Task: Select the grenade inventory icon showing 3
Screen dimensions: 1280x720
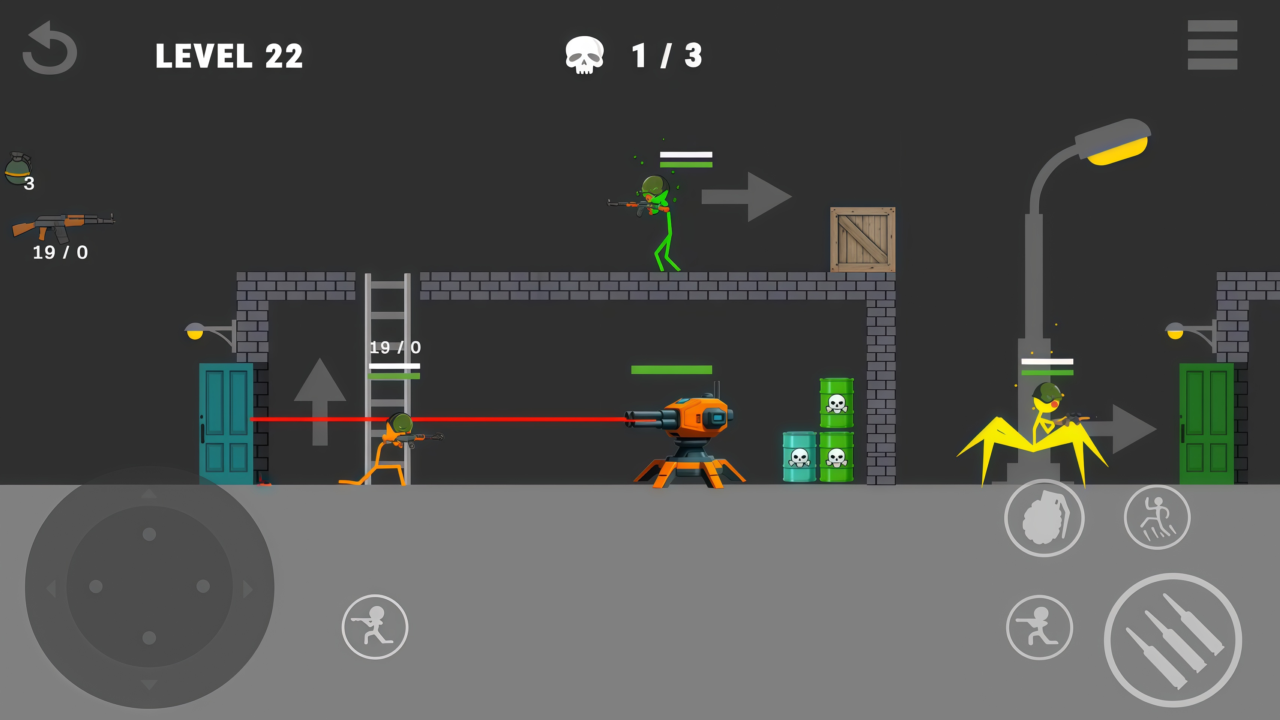Action: coord(20,170)
